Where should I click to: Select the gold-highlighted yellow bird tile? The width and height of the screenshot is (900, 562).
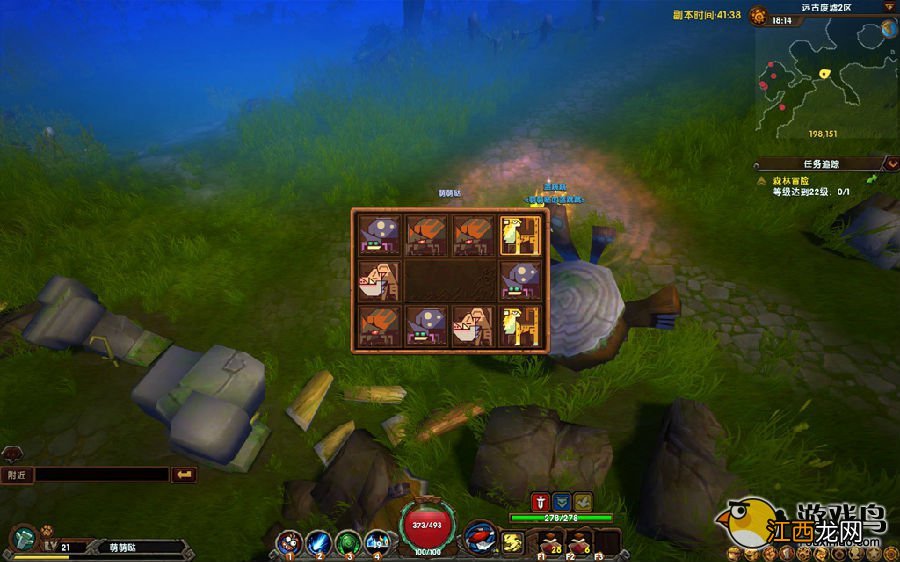pos(522,236)
